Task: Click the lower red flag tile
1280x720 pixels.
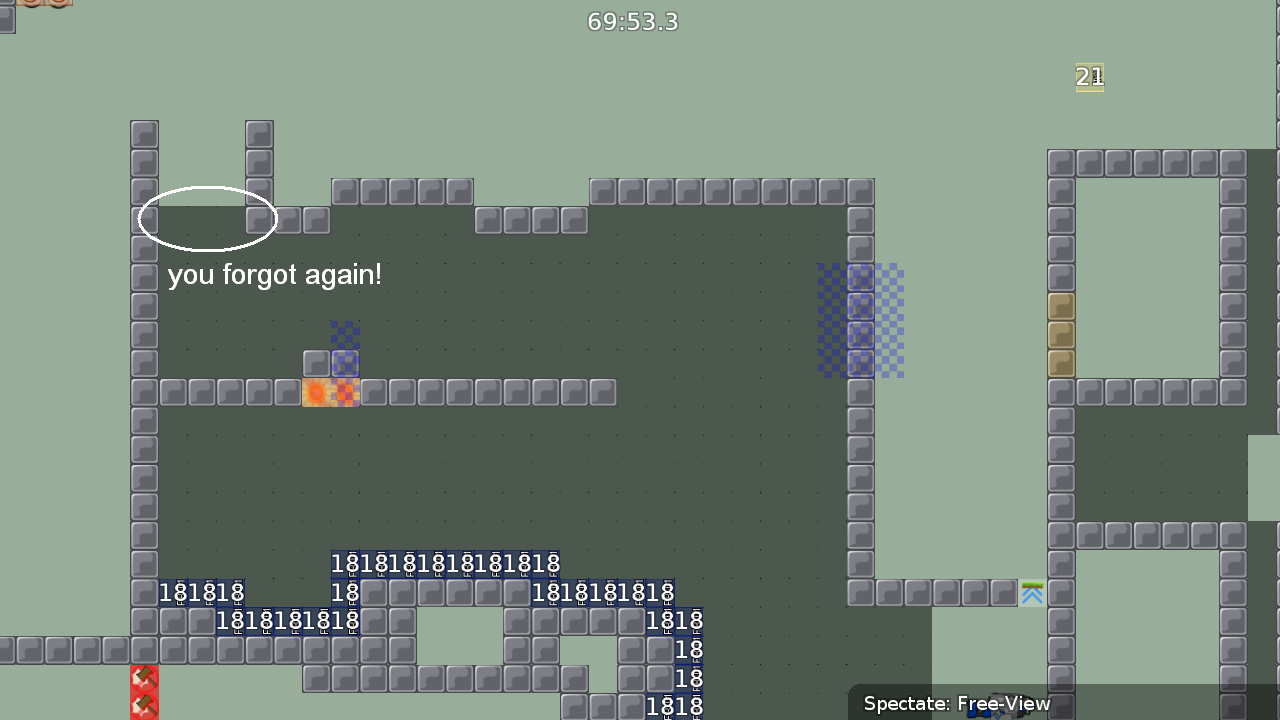Action: [x=144, y=705]
